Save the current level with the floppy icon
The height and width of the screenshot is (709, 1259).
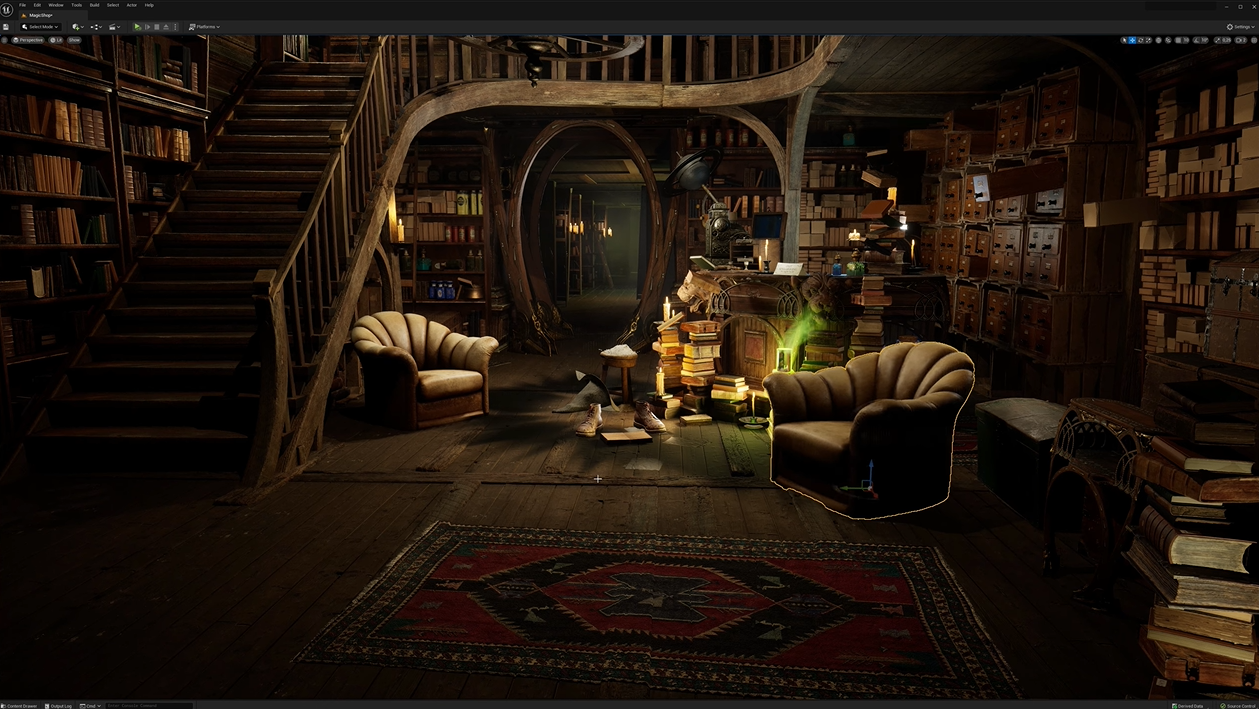[x=6, y=27]
